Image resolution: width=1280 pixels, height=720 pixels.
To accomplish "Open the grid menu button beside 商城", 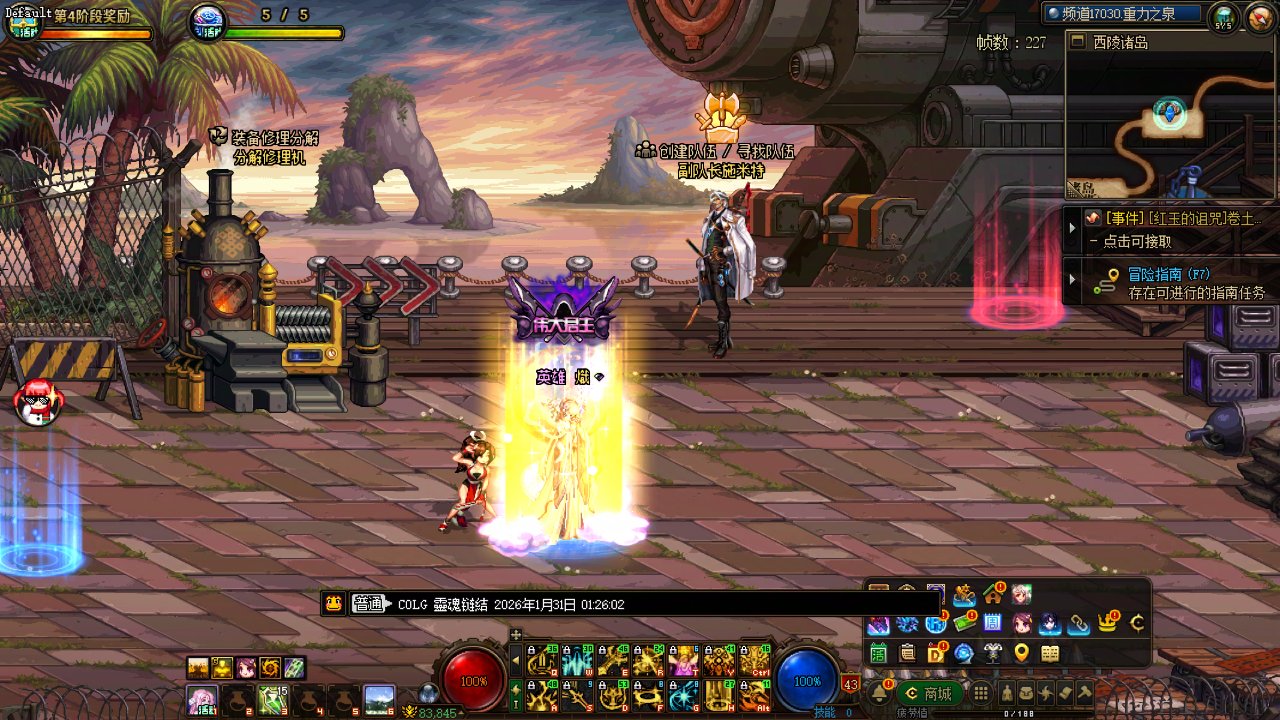I will (981, 693).
